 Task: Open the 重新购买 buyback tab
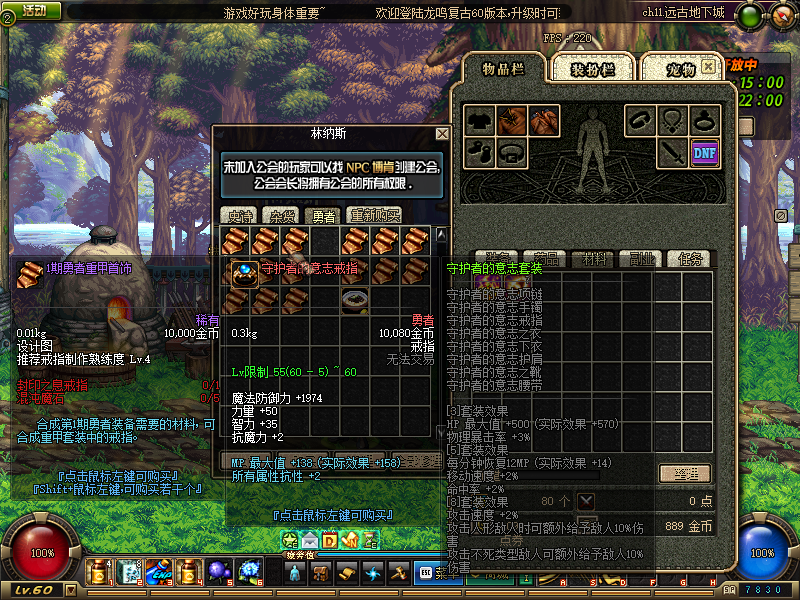click(374, 215)
